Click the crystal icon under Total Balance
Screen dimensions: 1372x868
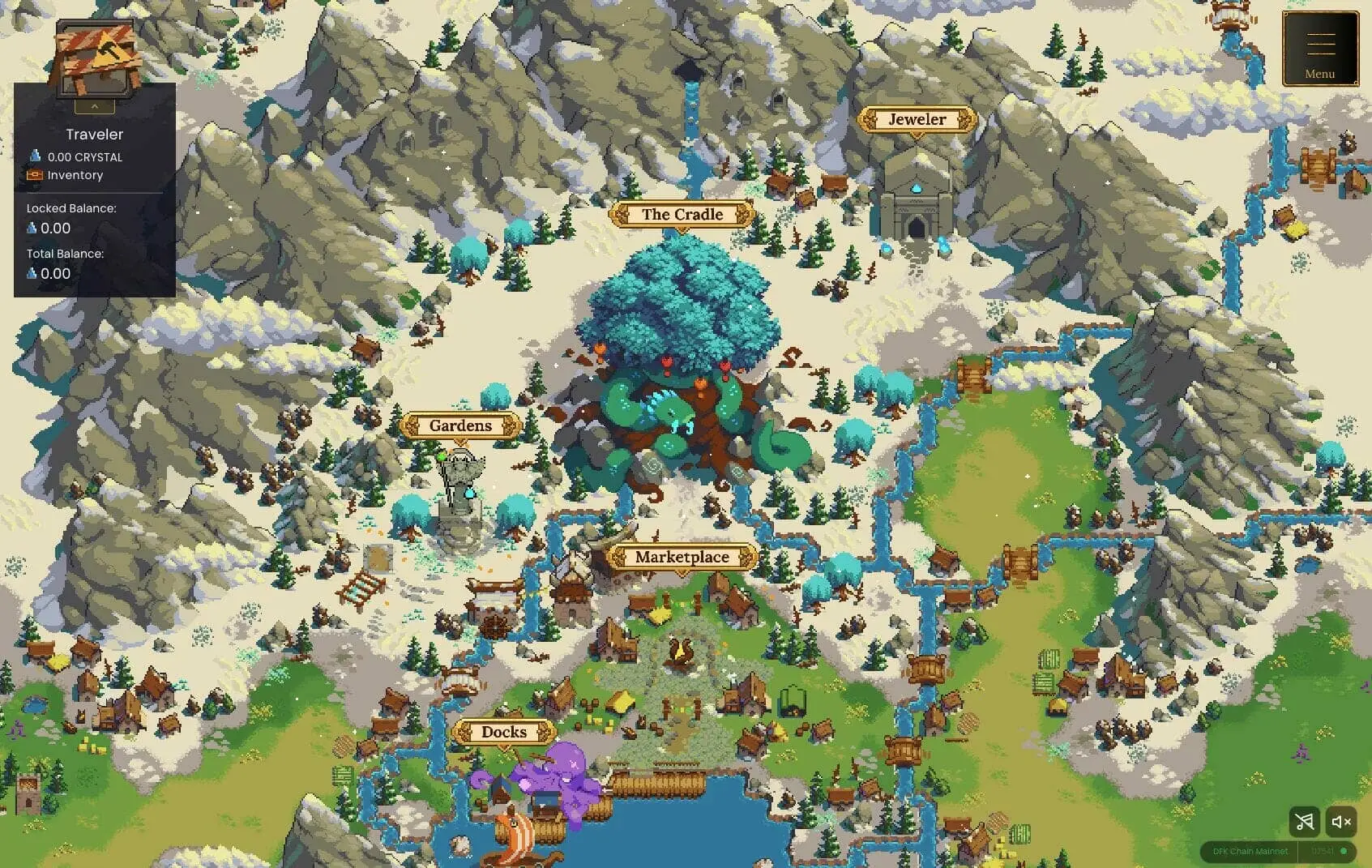[33, 274]
